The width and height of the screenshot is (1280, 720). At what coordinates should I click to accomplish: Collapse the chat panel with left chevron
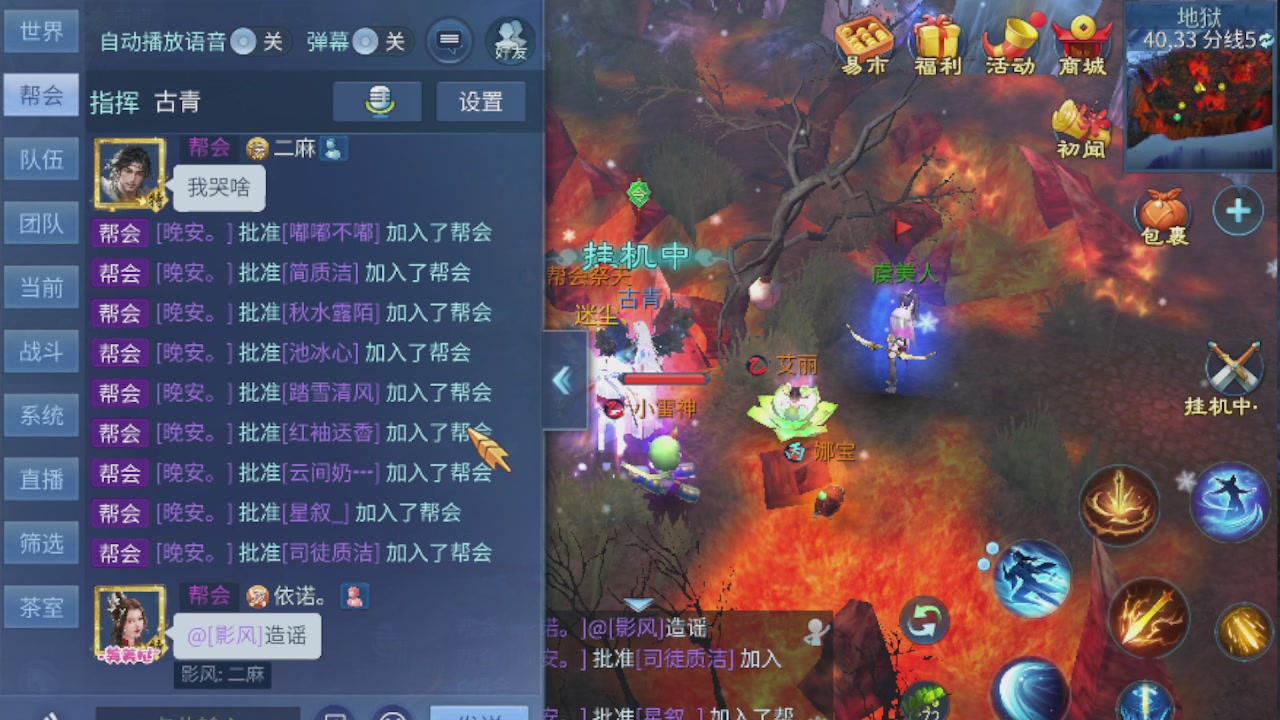563,380
